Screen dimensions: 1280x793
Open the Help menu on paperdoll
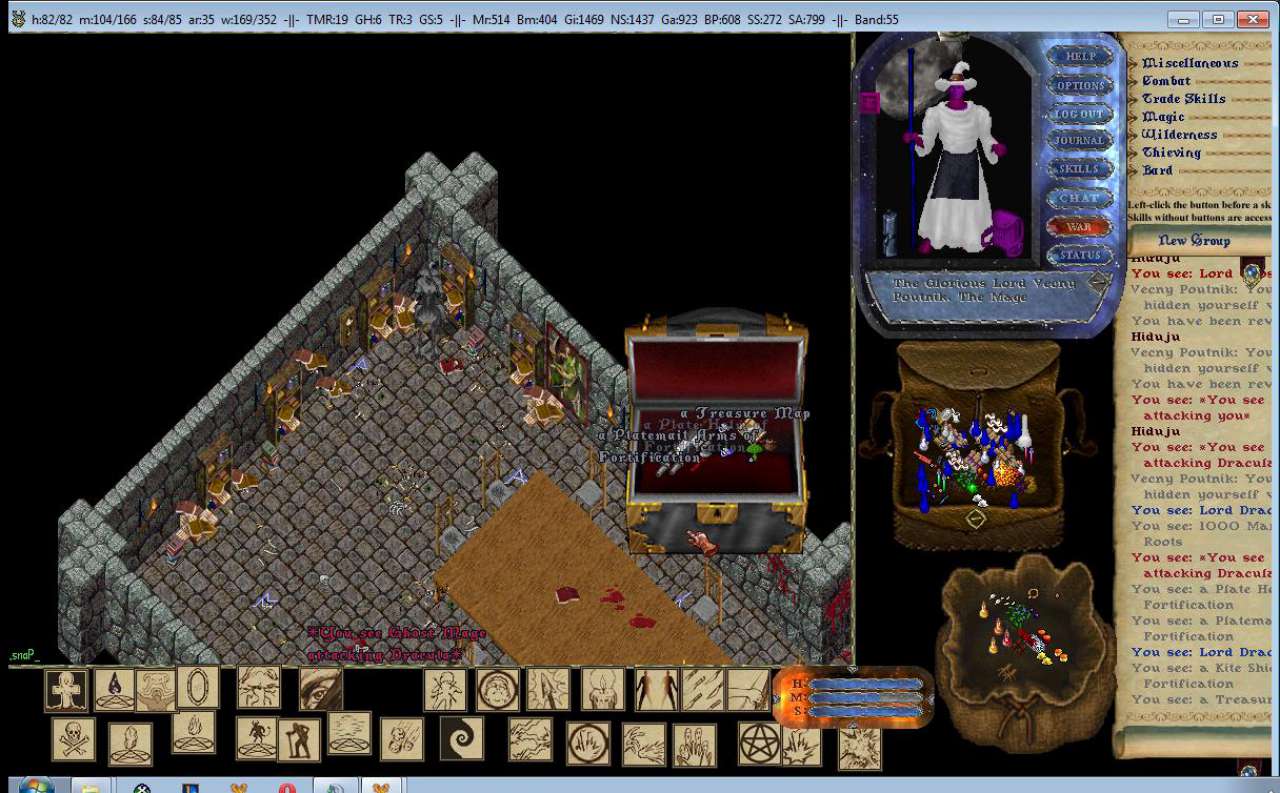(x=1080, y=57)
